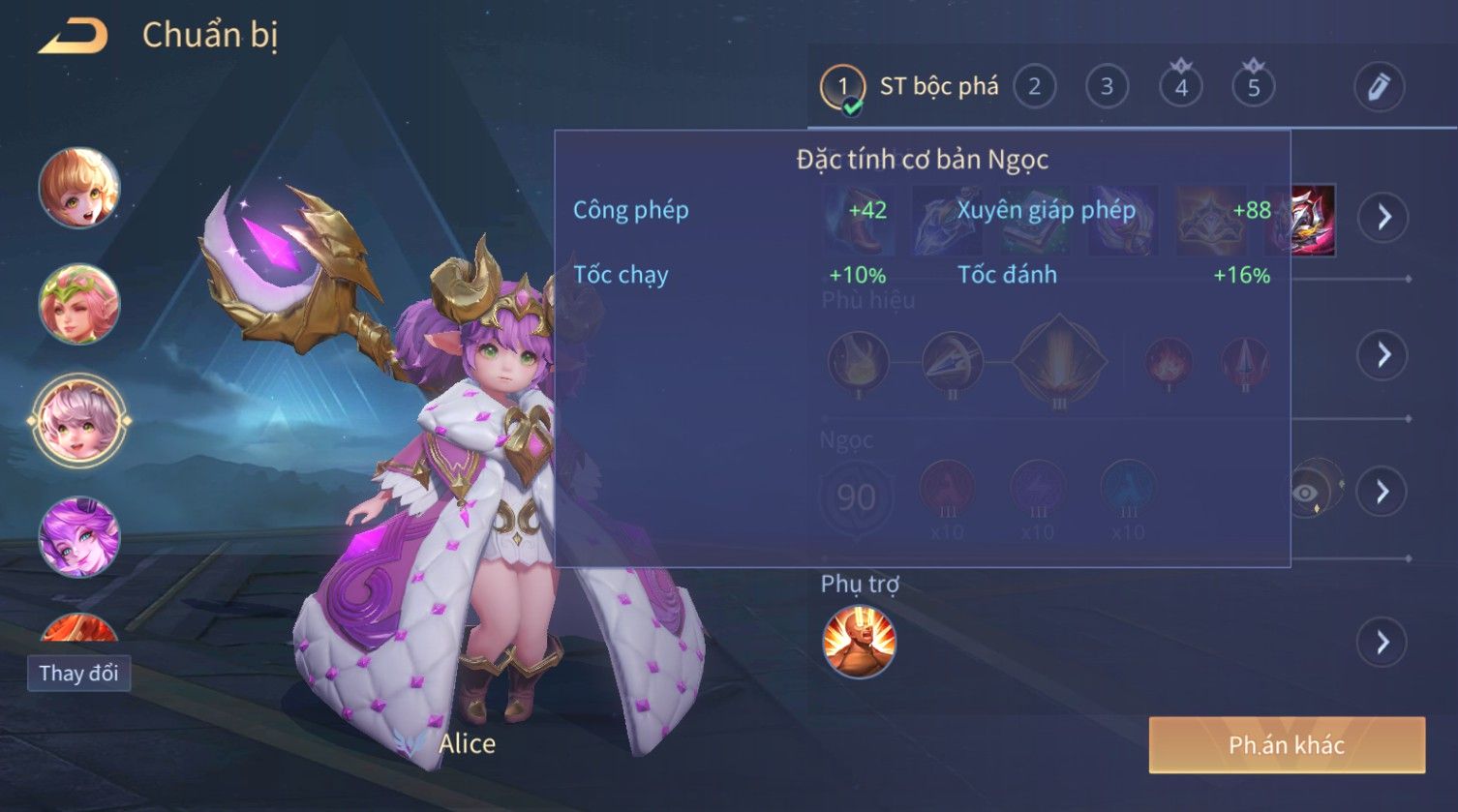Go back using the return arrow
1458x812 pixels.
pyautogui.click(x=73, y=37)
